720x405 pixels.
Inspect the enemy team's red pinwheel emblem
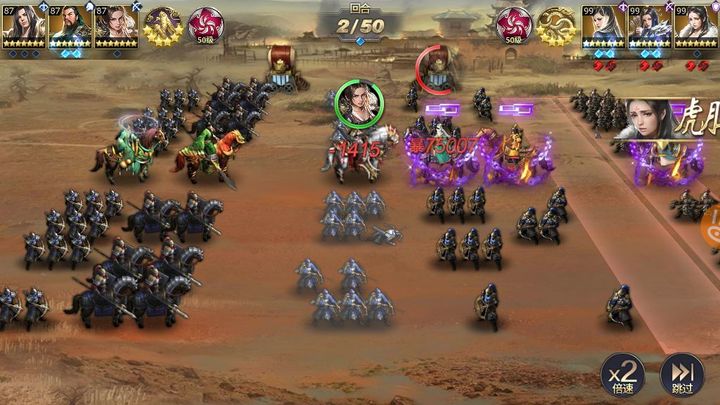tap(513, 26)
